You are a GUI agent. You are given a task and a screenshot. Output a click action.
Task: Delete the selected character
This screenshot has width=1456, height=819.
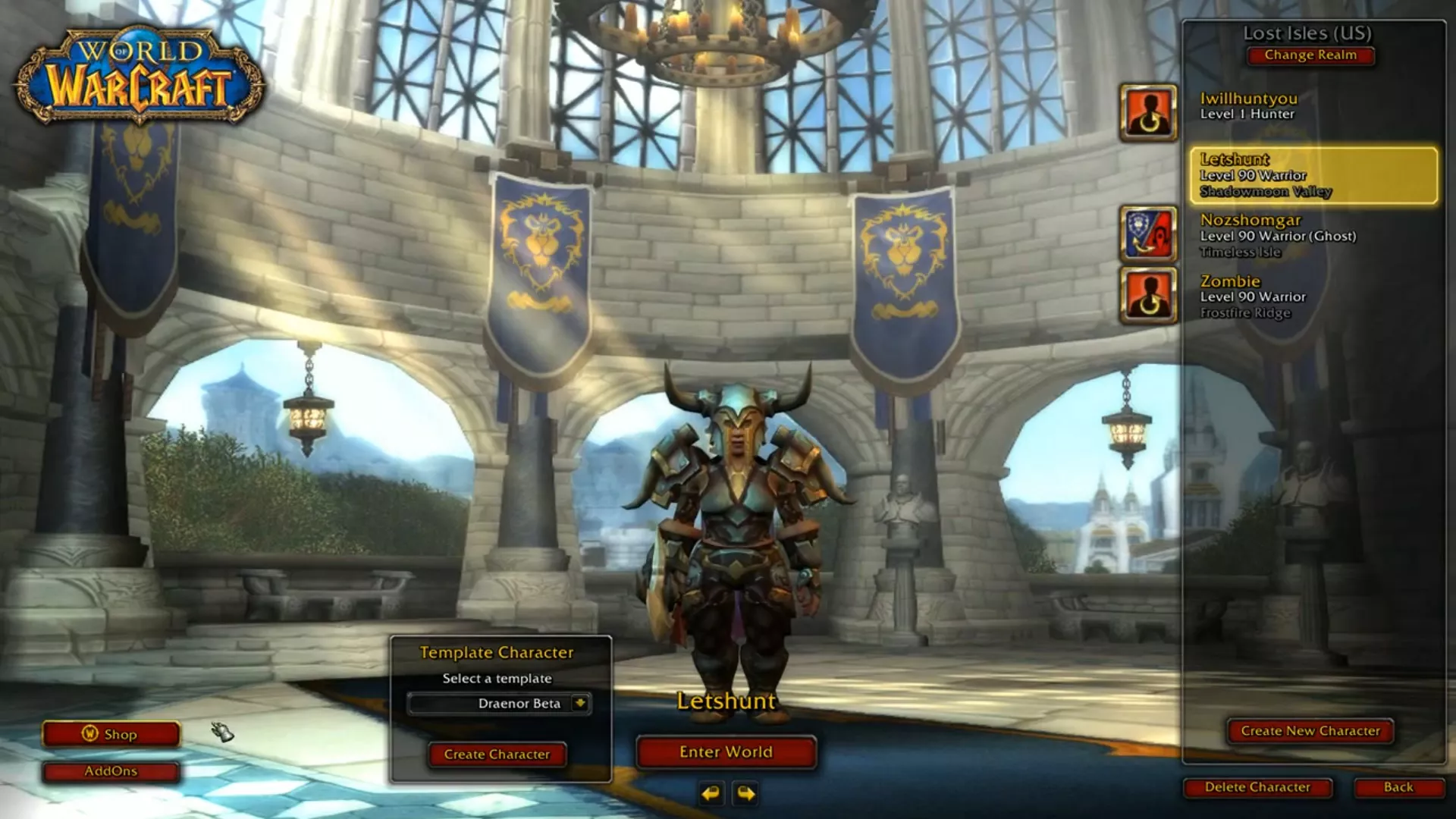1257,787
